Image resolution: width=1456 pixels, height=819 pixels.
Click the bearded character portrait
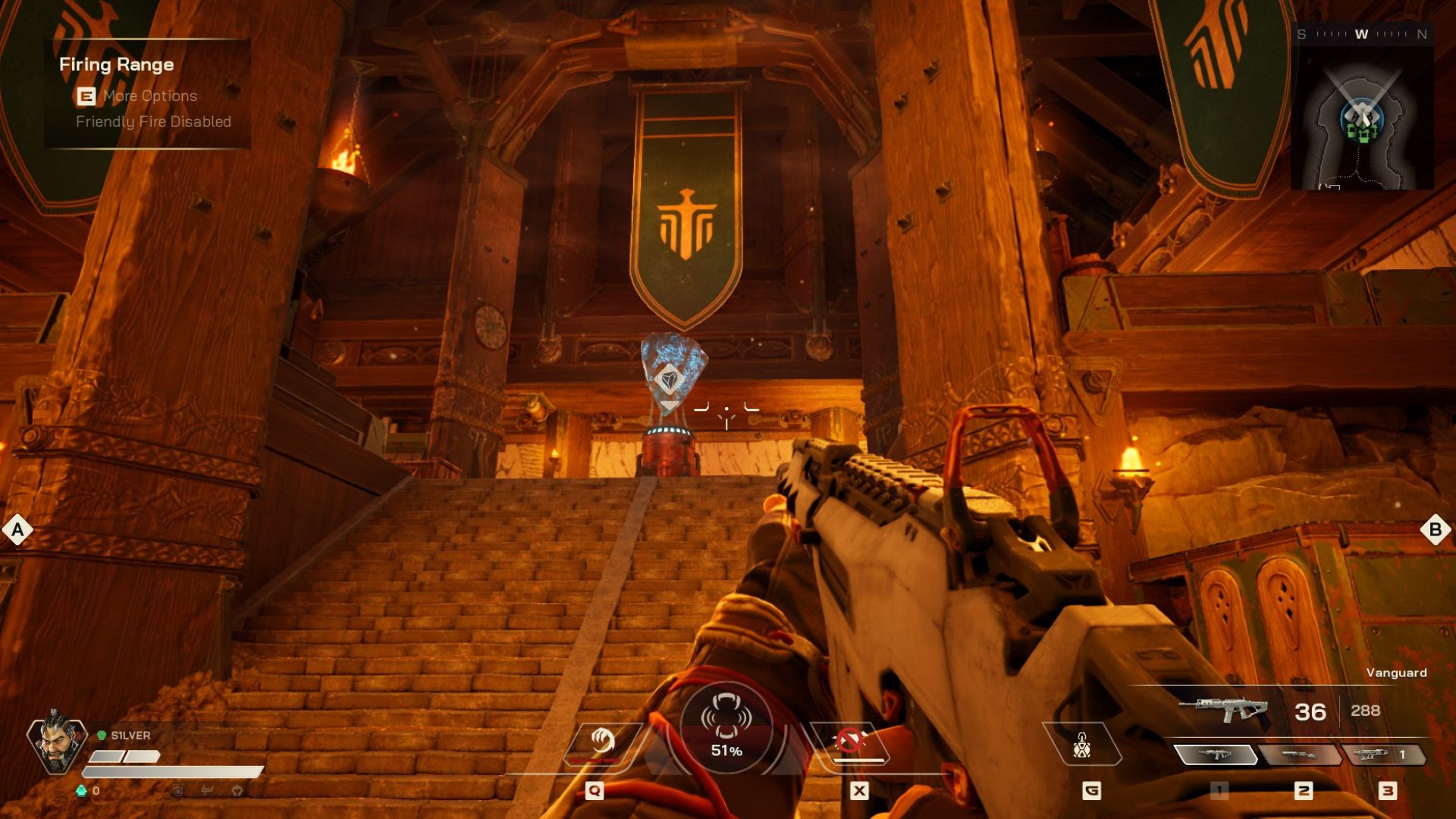[55, 743]
